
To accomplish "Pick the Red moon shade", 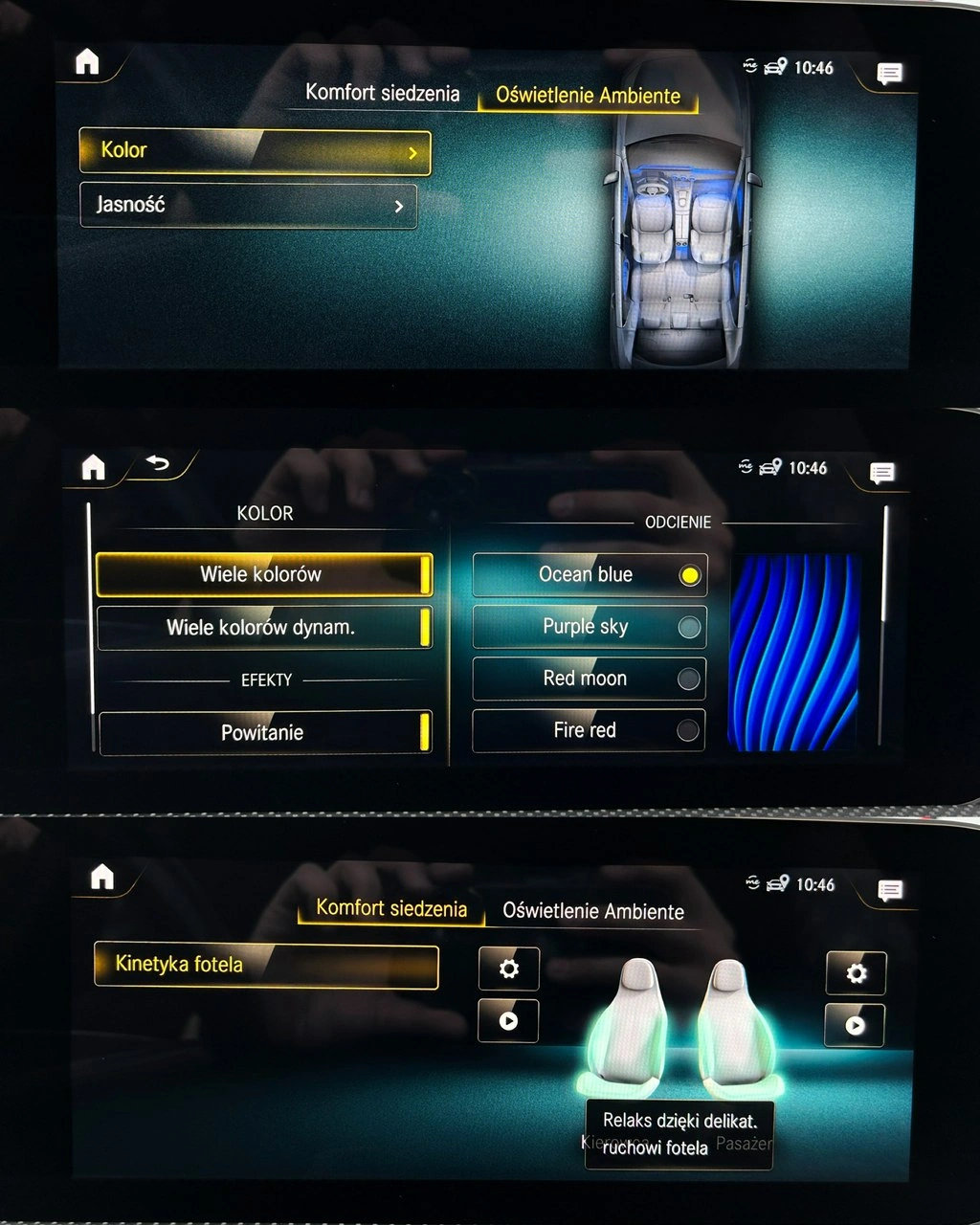I will [x=590, y=679].
